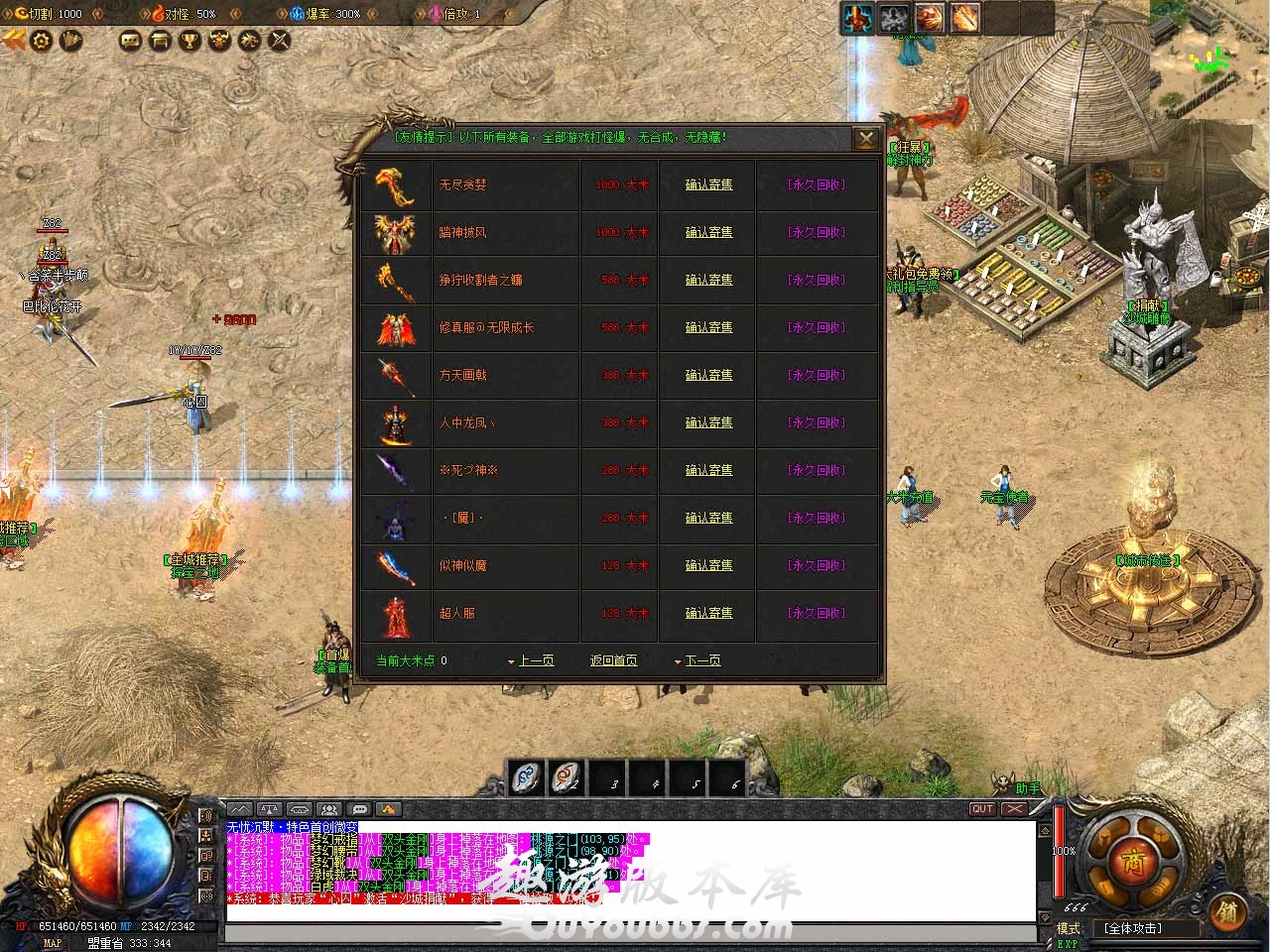Choose 永久回收 for 踏神披风
This screenshot has height=952, width=1270.
pos(816,232)
